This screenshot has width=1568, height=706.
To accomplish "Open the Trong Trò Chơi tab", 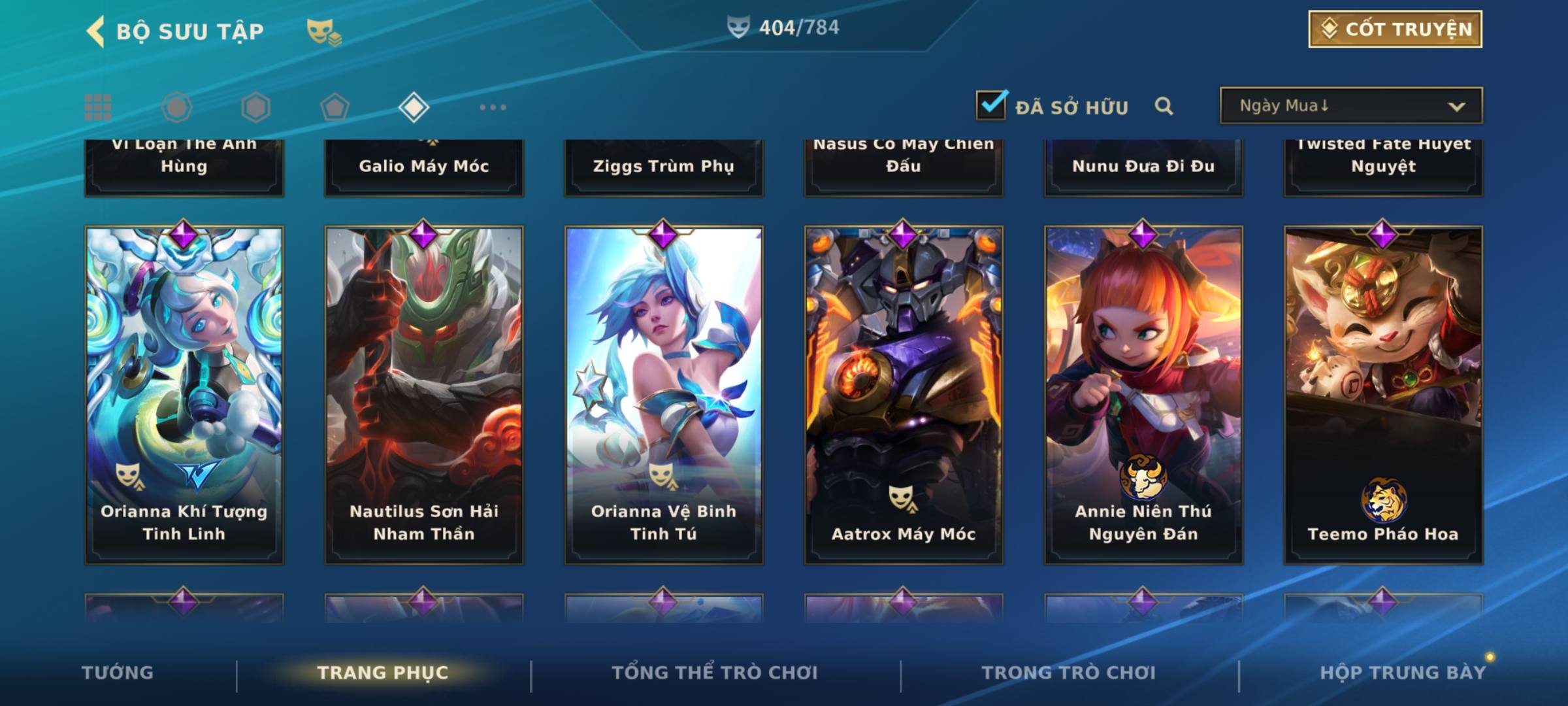I will 1069,673.
